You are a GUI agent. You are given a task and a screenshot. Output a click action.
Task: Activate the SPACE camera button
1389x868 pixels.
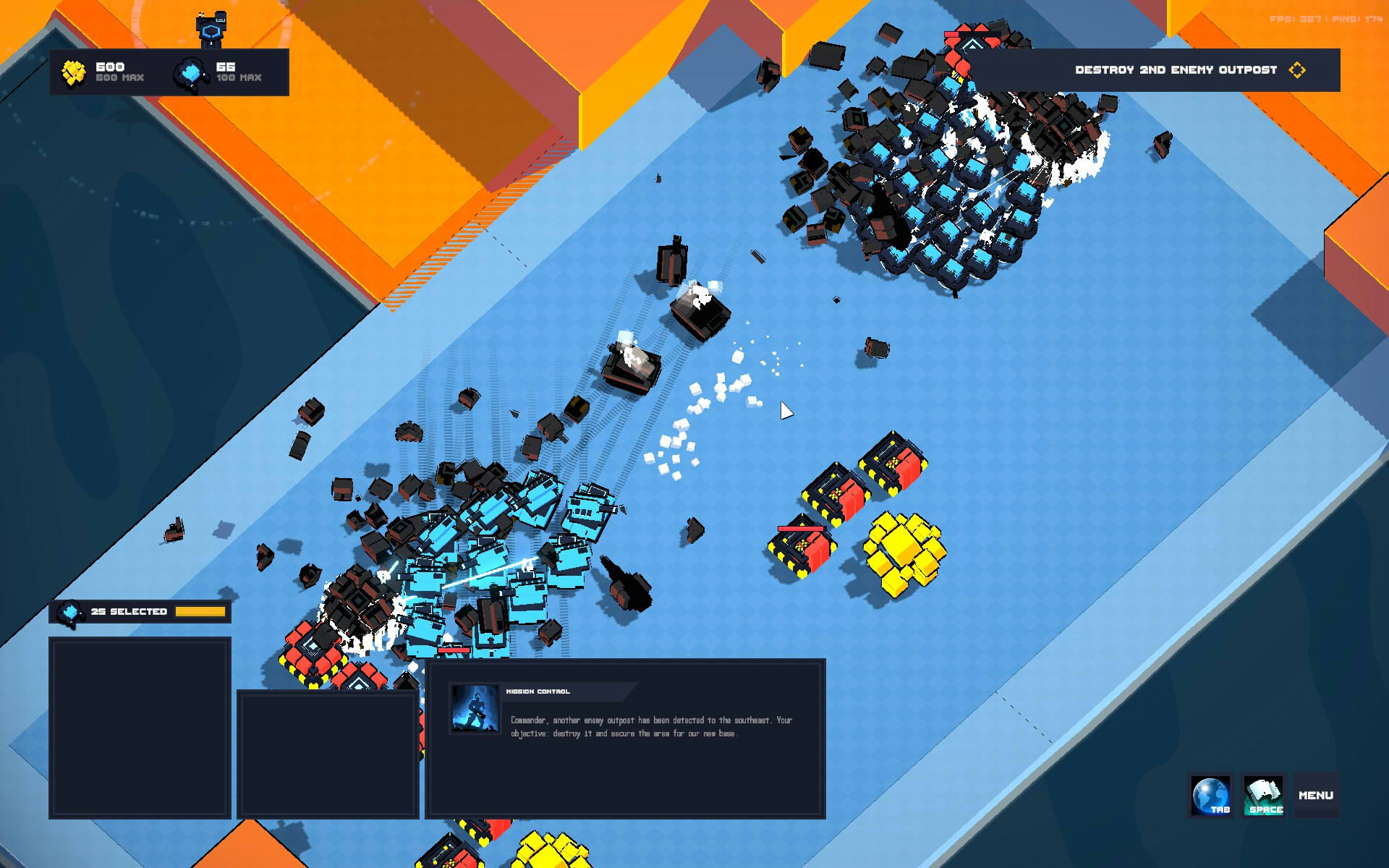[x=1264, y=795]
